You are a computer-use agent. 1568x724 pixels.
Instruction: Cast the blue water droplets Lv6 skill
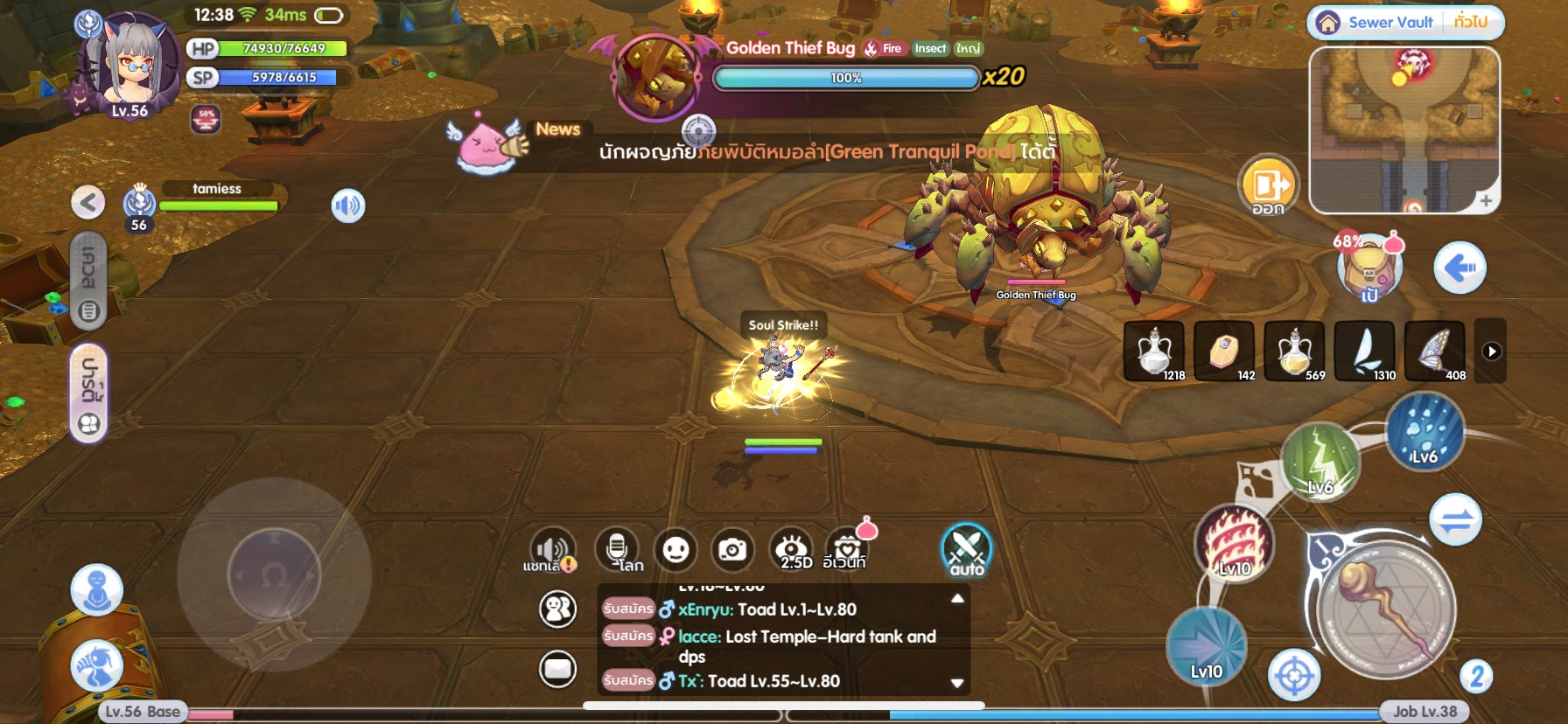tap(1424, 431)
